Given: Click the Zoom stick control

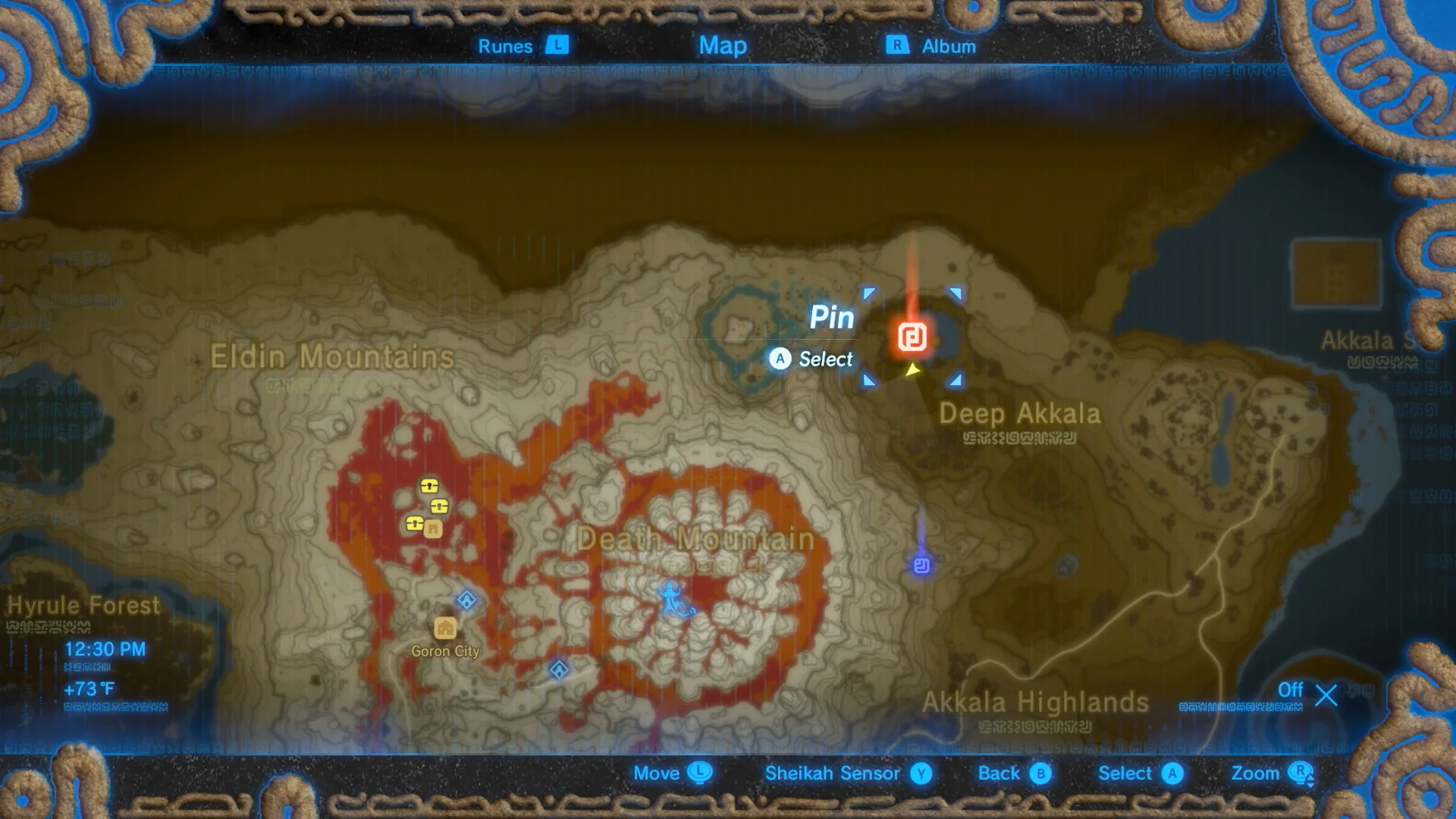Looking at the screenshot, I should point(1260,773).
